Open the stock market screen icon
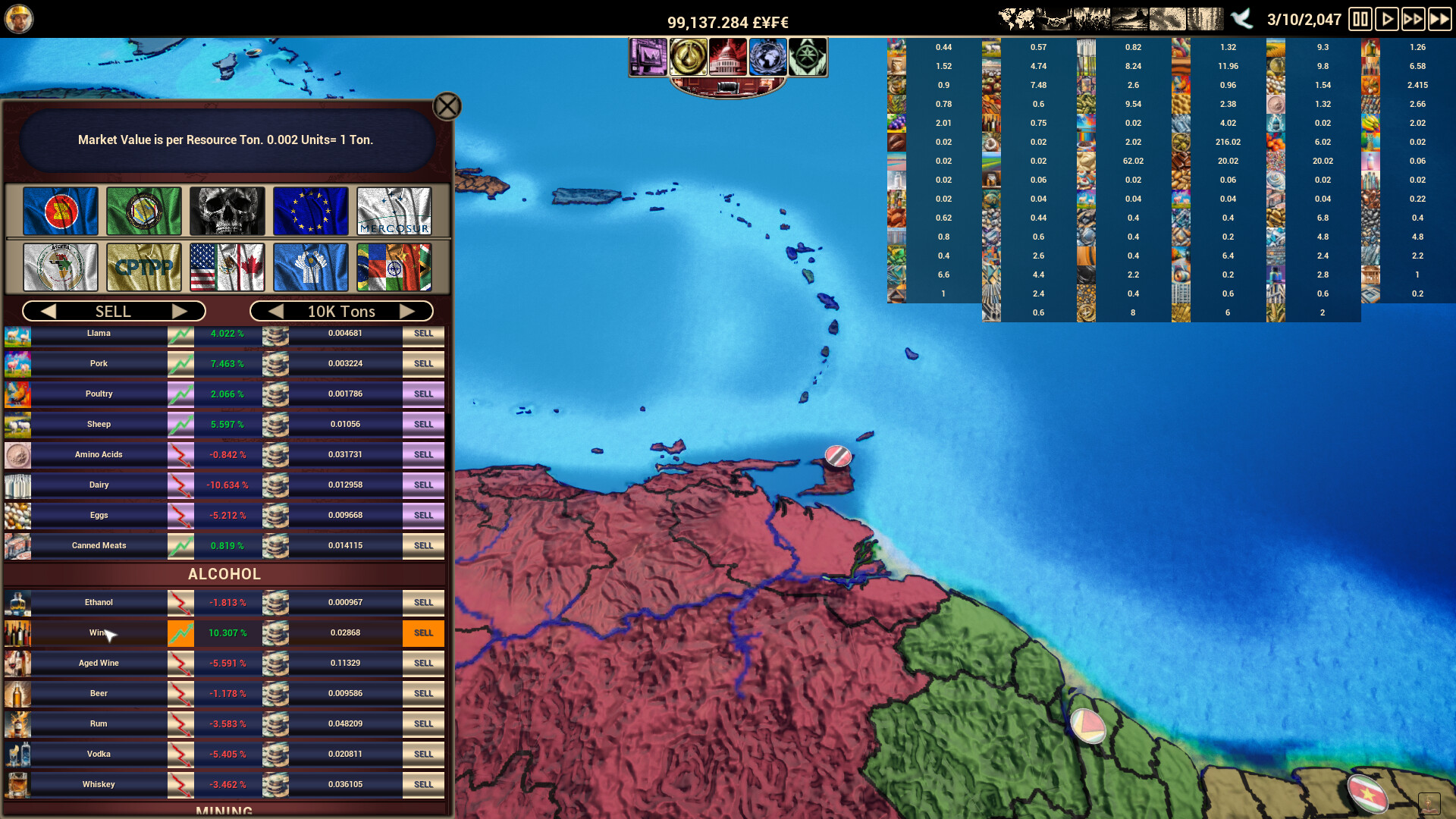The image size is (1456, 819). click(648, 56)
